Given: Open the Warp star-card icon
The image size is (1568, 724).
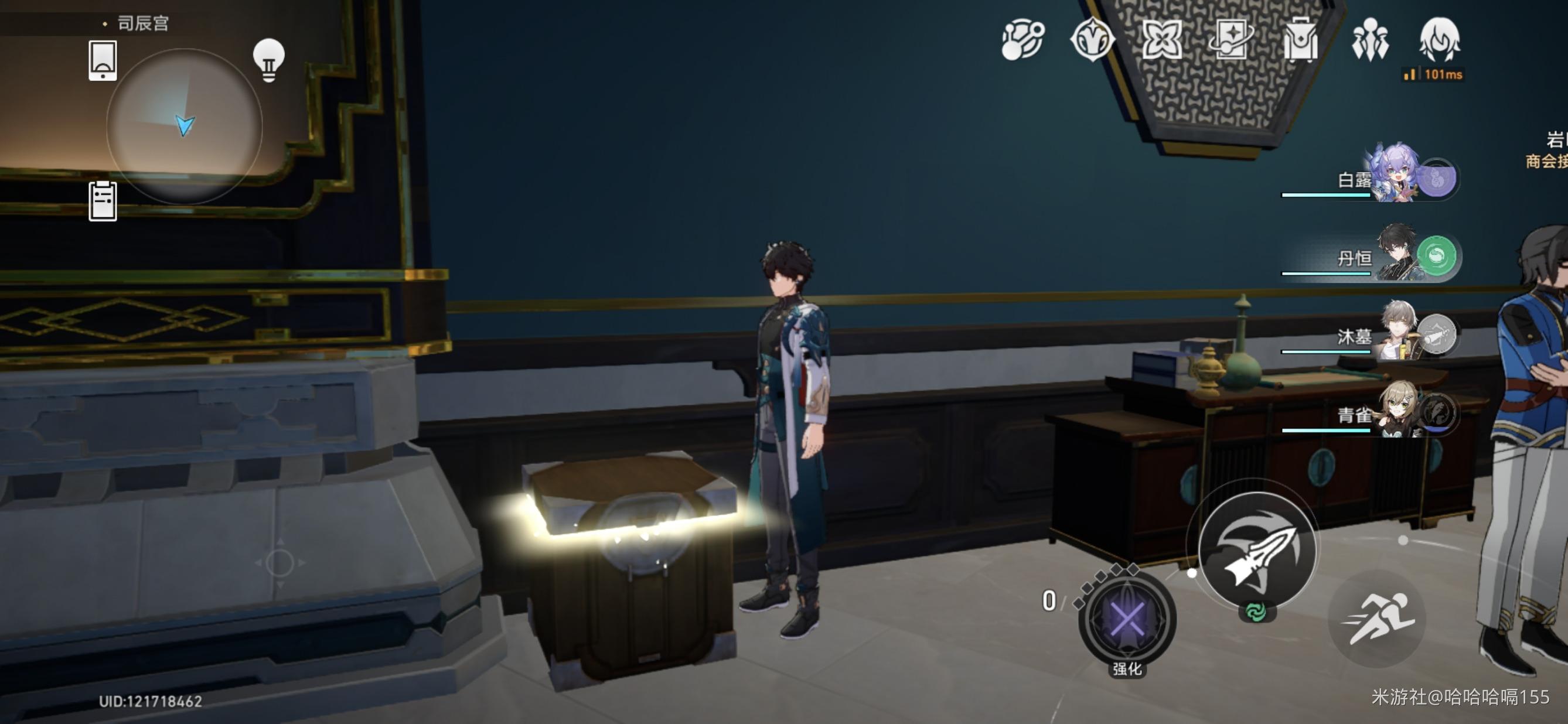Looking at the screenshot, I should click(x=1230, y=40).
